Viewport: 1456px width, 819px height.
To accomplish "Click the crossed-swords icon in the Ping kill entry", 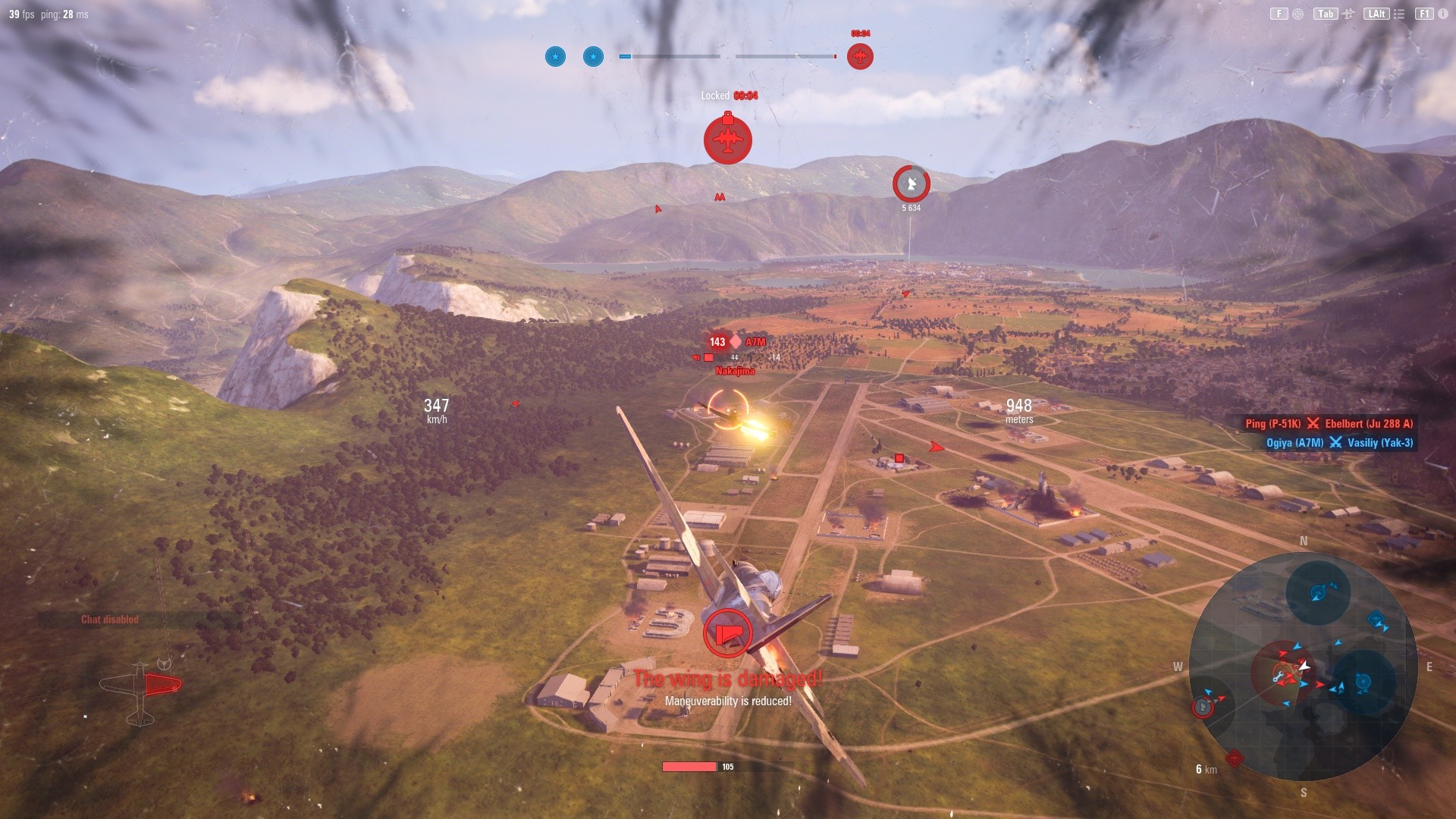I will (1314, 424).
